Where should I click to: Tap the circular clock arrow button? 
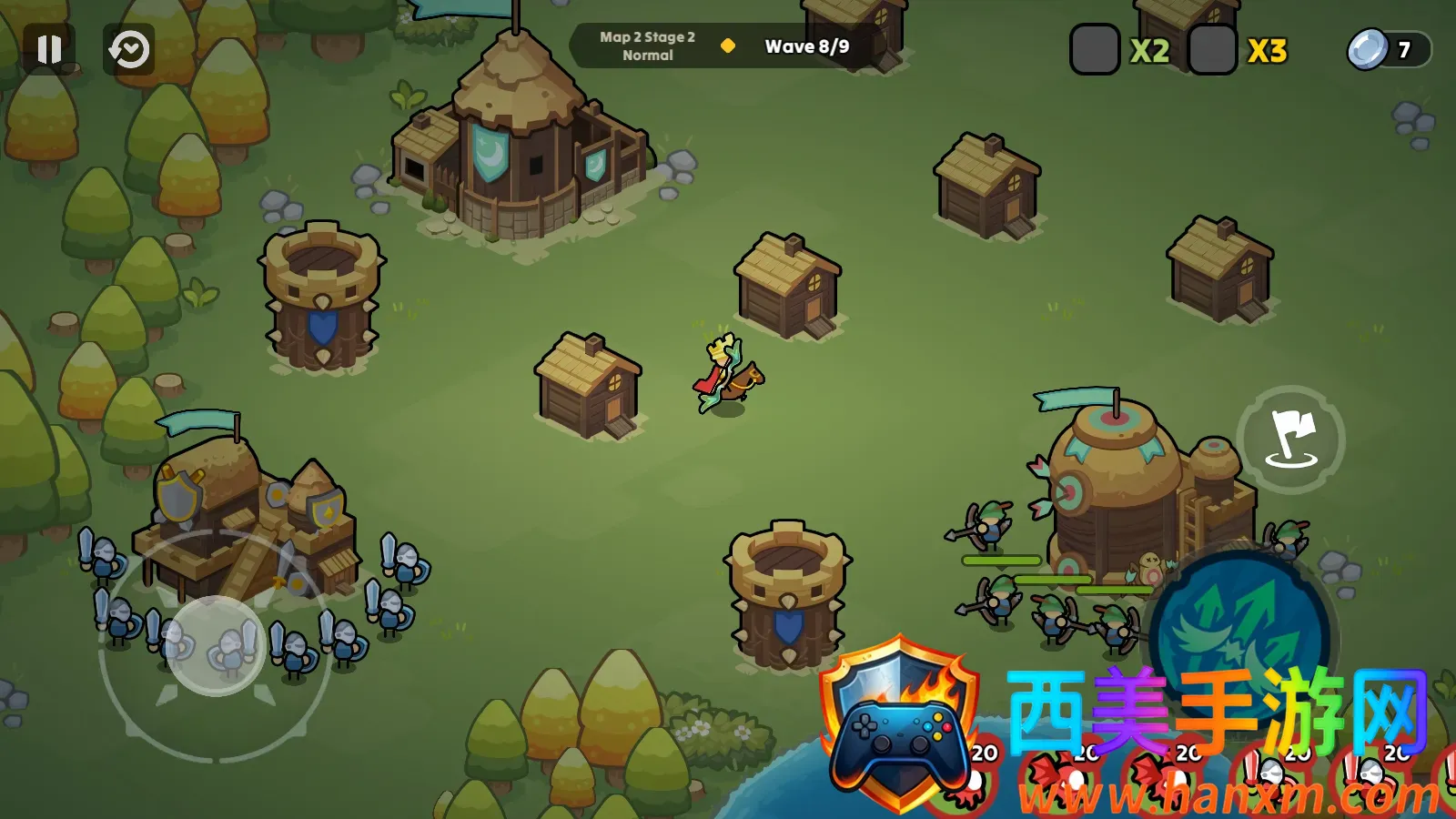coord(129,49)
